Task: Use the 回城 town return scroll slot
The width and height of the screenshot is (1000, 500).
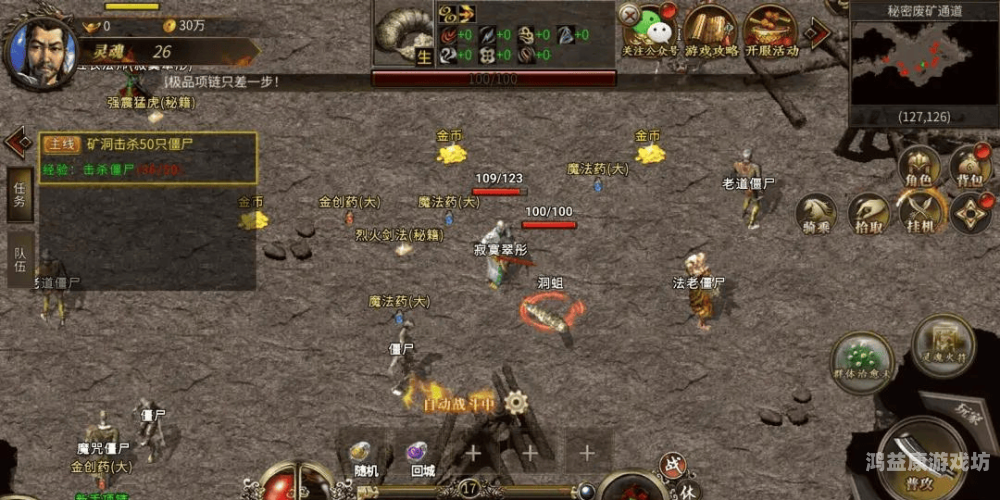Action: 421,455
